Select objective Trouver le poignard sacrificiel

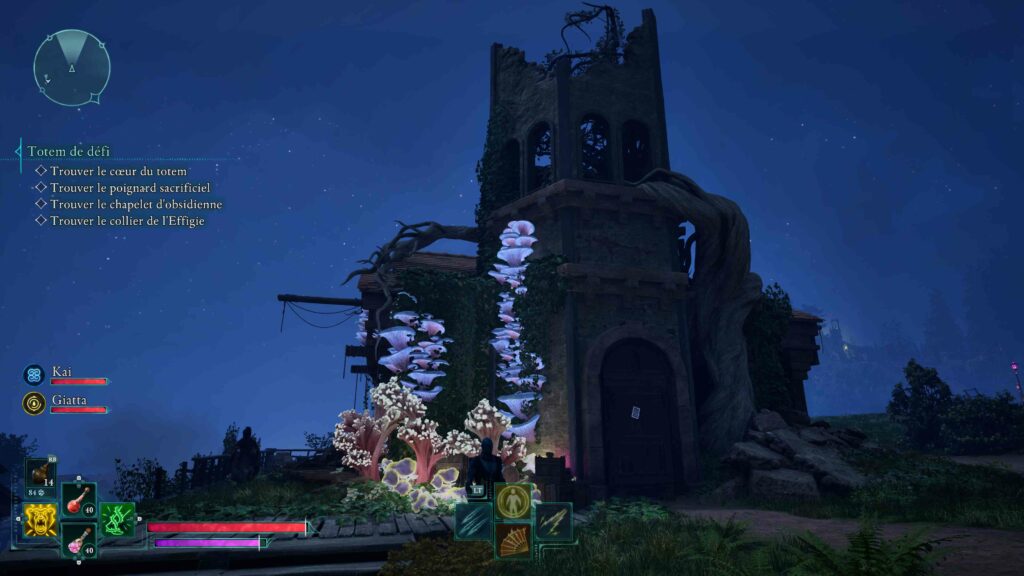point(130,187)
